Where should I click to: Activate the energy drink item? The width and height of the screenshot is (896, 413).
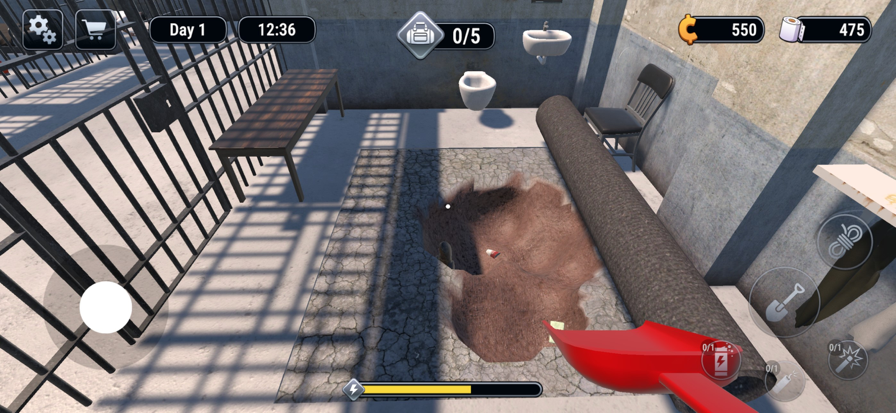(x=721, y=361)
